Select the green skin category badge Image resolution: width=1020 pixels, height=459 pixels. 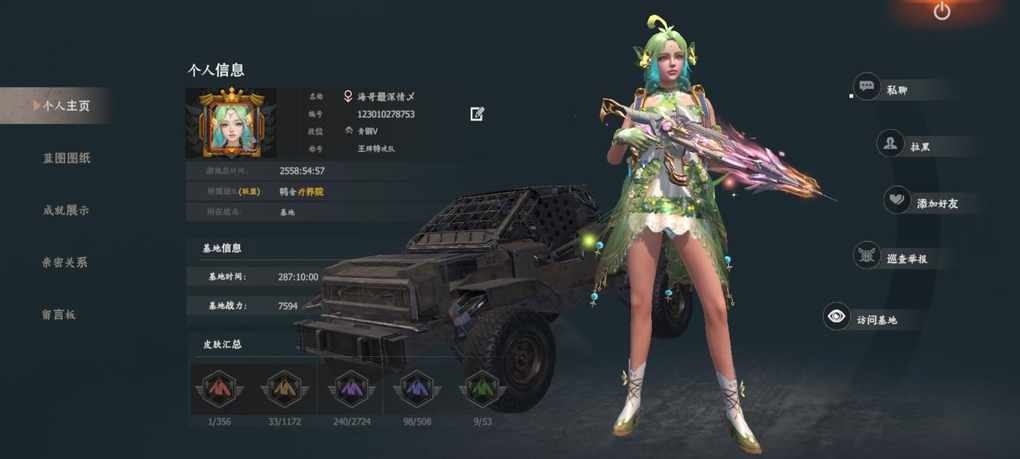482,388
